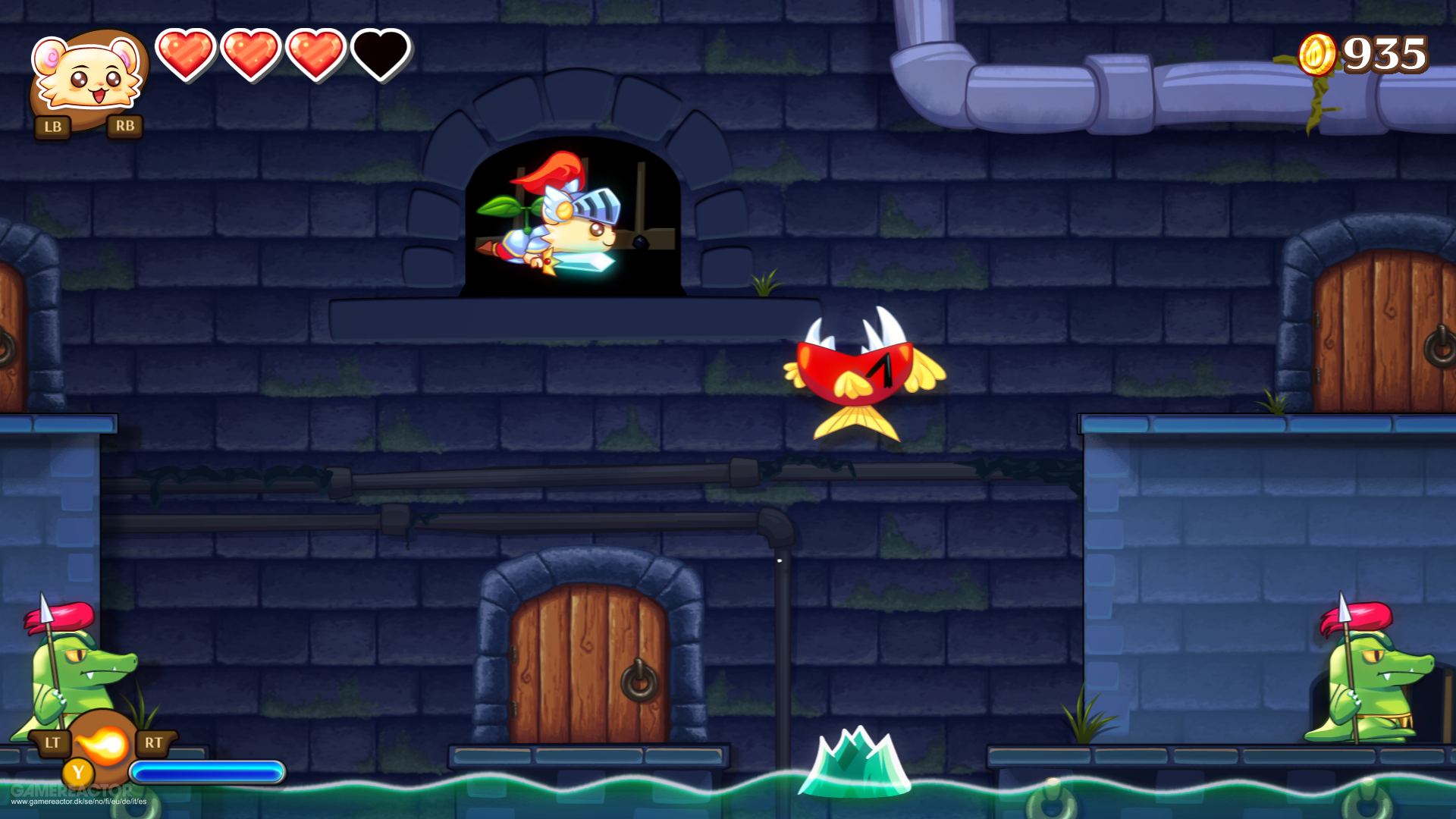The image size is (1456, 819).
Task: Select the character portrait in top-left corner
Action: coord(87,72)
